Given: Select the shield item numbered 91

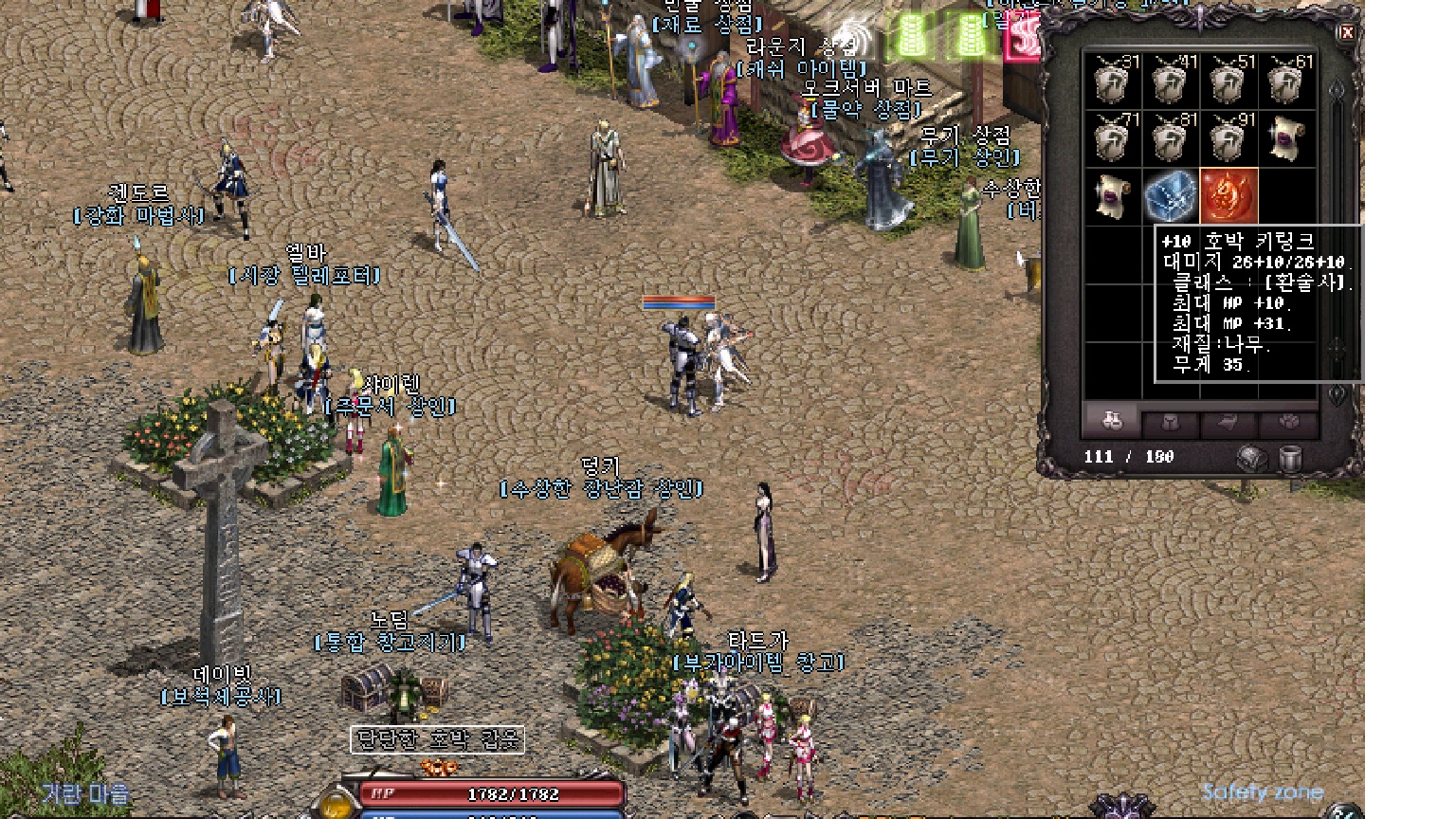Looking at the screenshot, I should coord(1228,138).
